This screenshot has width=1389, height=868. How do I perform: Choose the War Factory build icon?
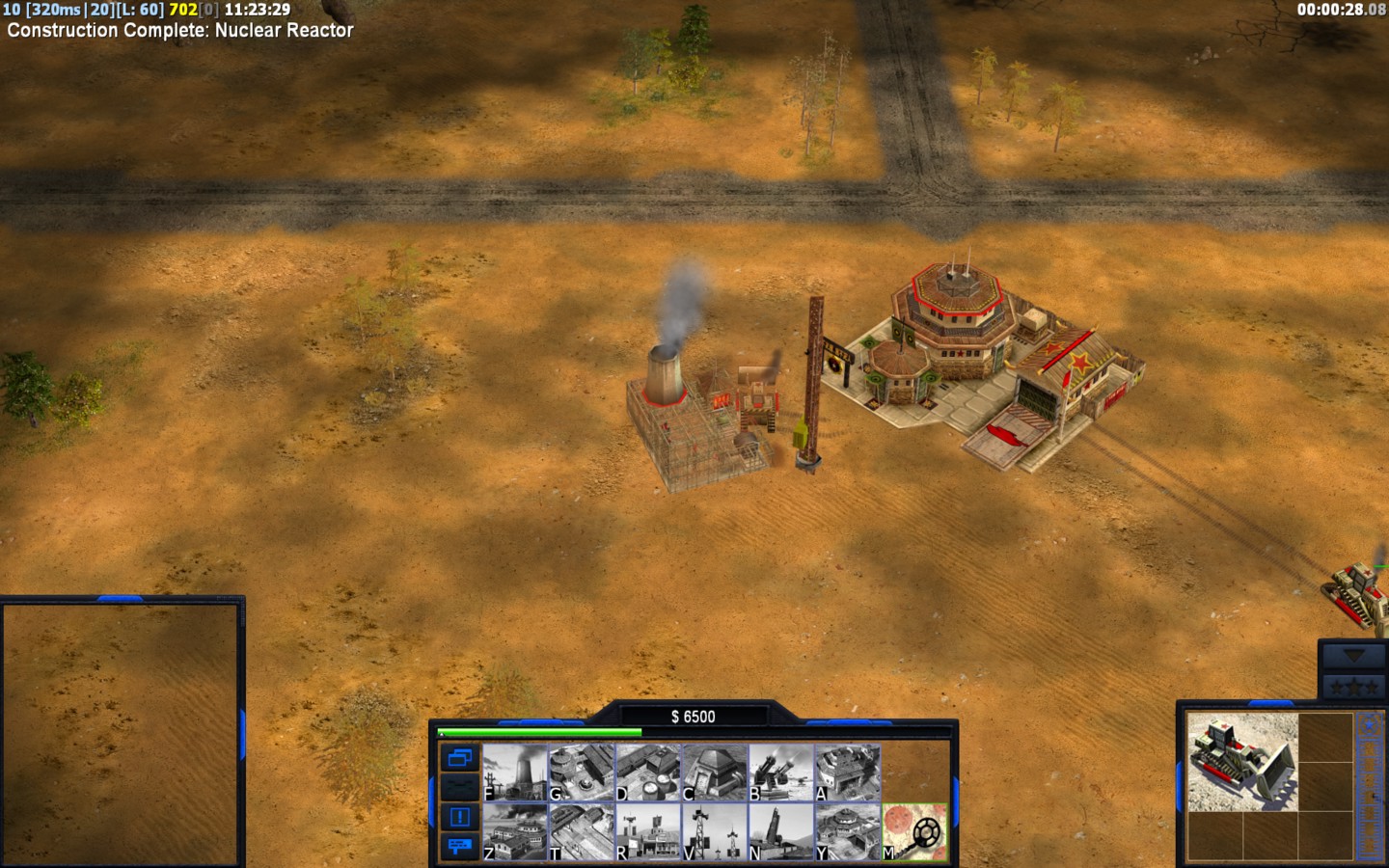click(848, 773)
